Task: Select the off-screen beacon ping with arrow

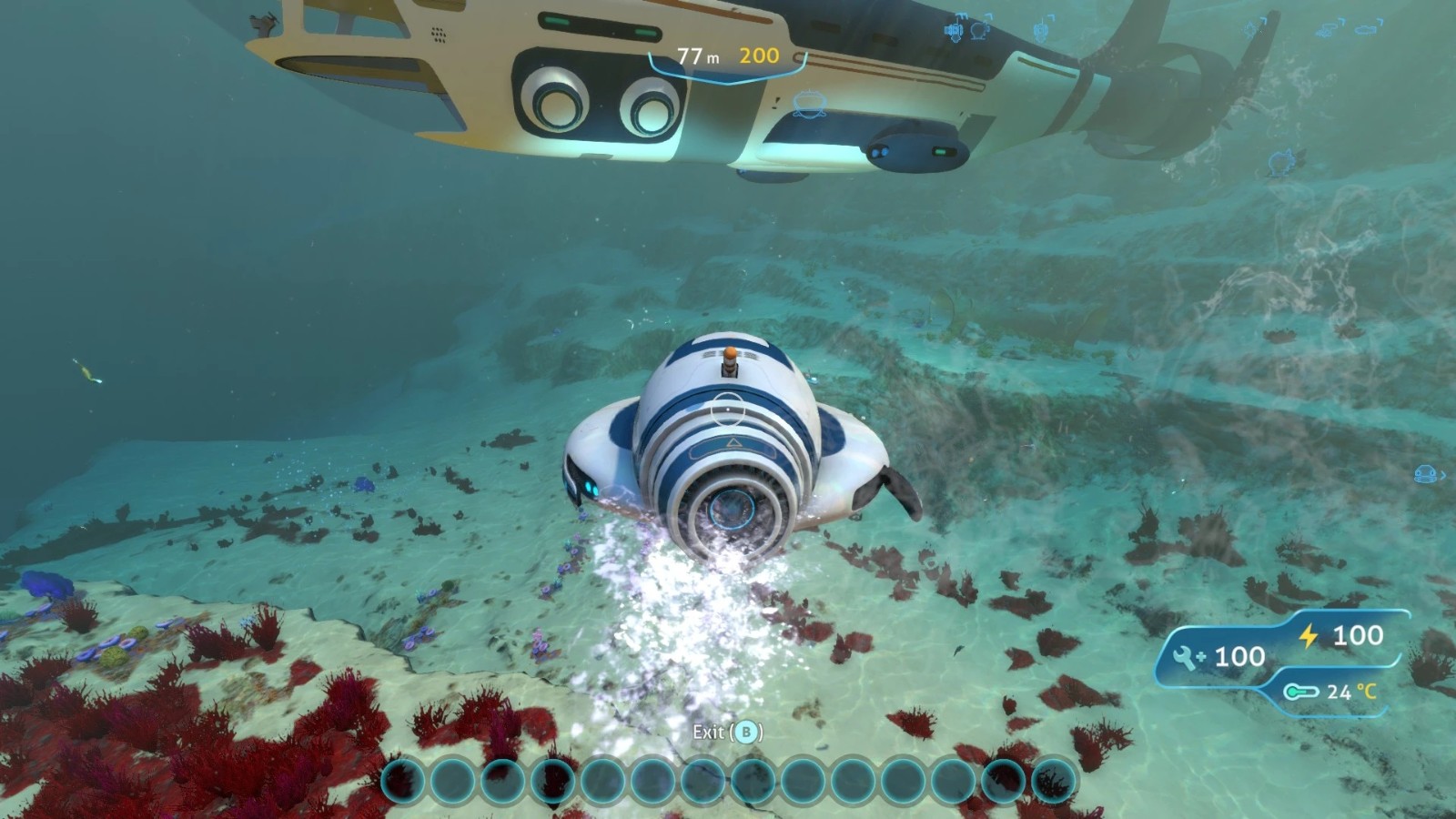Action: pyautogui.click(x=1426, y=474)
